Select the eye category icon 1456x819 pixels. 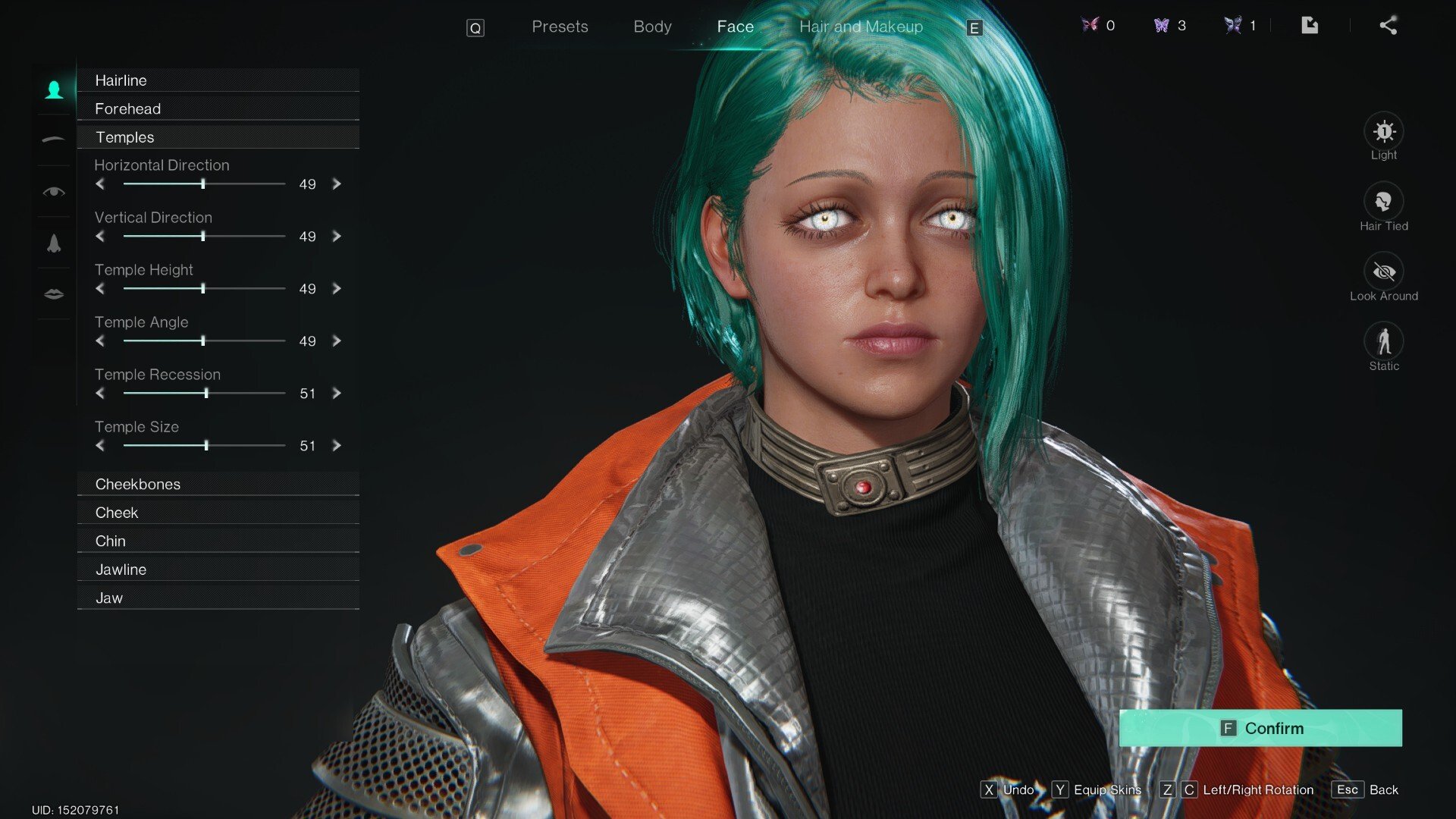54,192
